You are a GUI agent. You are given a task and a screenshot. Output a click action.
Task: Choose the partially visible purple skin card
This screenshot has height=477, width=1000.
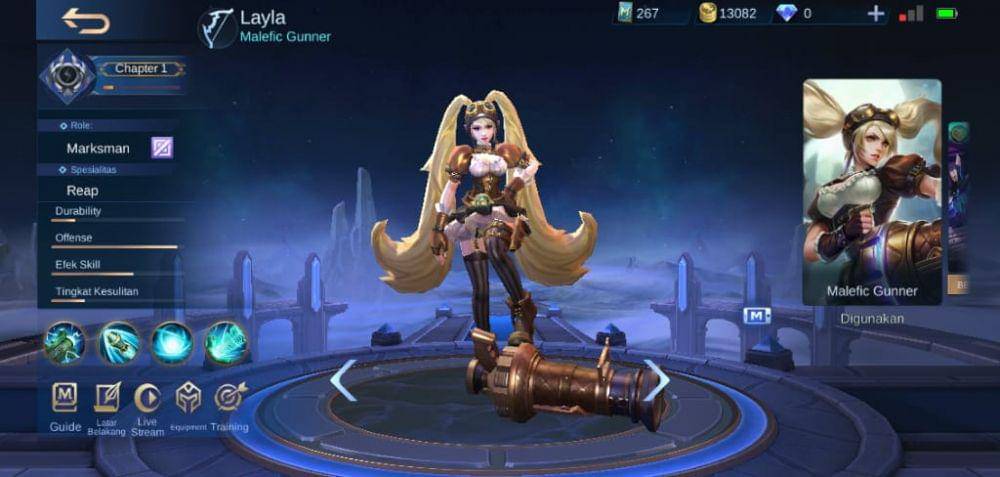[x=959, y=200]
